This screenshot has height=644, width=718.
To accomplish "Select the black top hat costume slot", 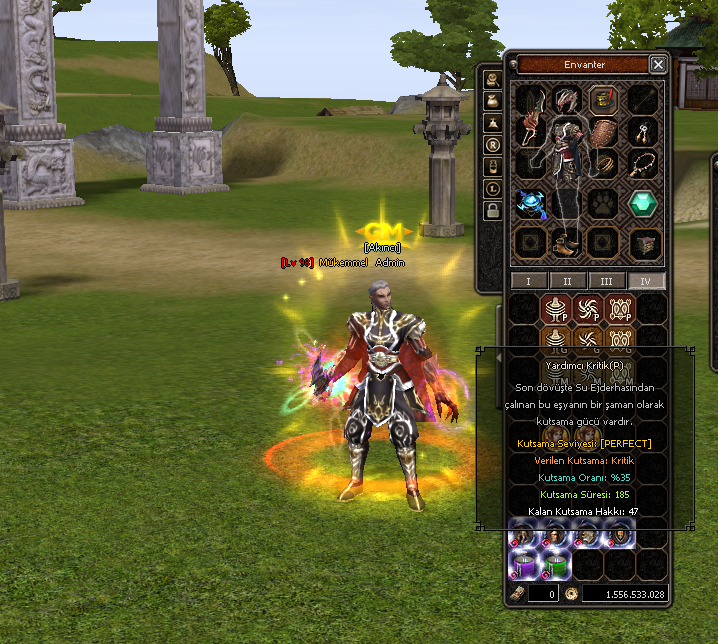I will [x=603, y=100].
